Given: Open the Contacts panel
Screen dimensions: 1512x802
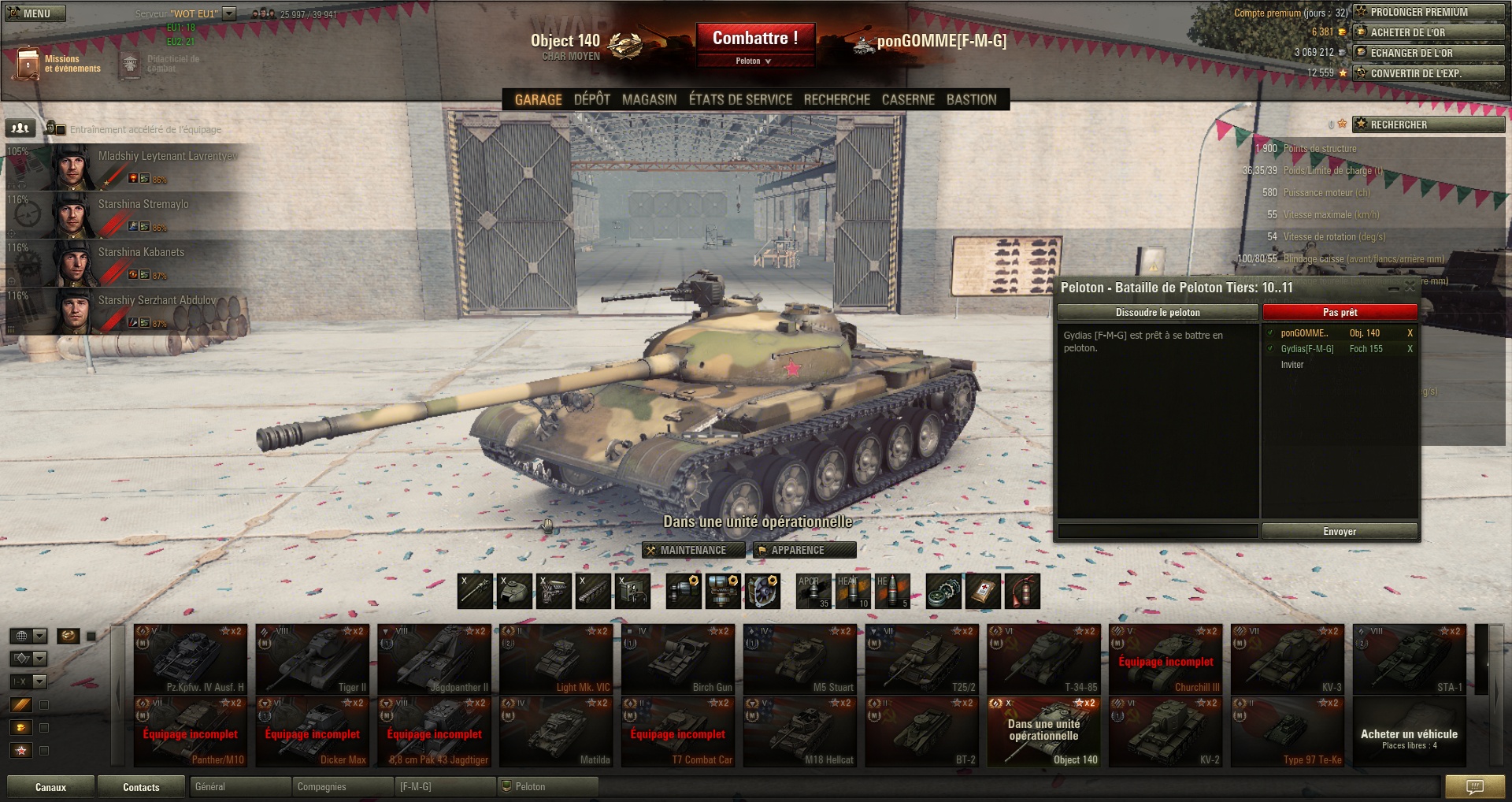Looking at the screenshot, I should (141, 787).
